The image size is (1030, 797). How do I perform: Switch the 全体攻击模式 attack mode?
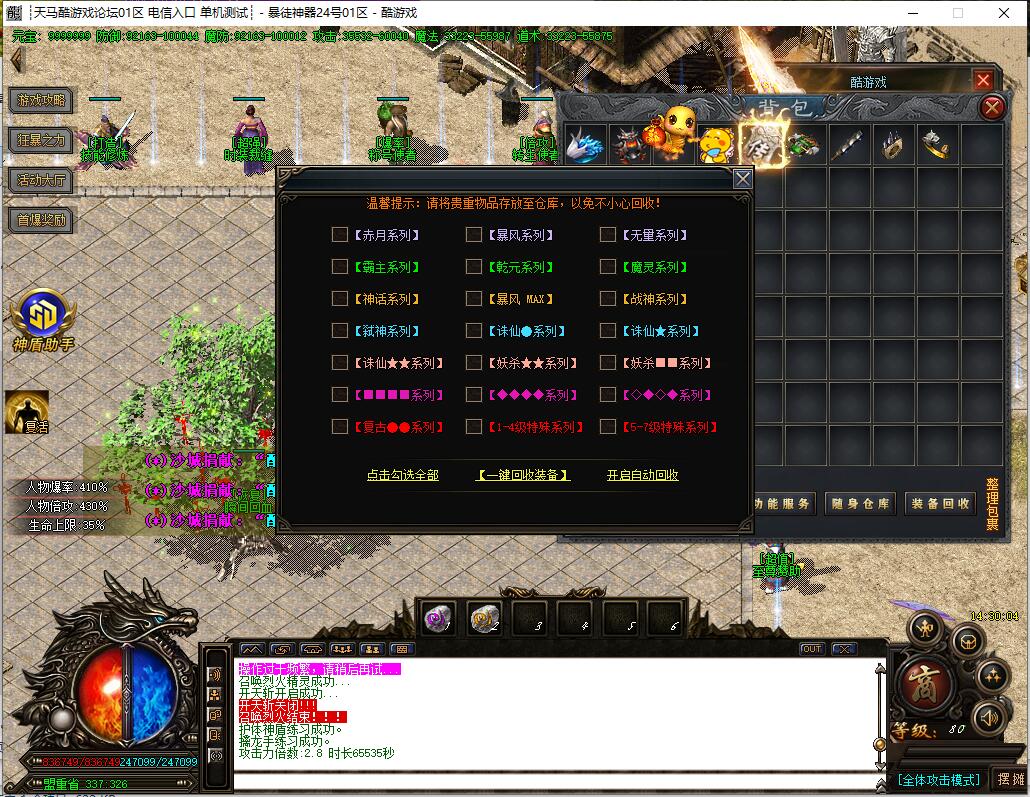938,779
